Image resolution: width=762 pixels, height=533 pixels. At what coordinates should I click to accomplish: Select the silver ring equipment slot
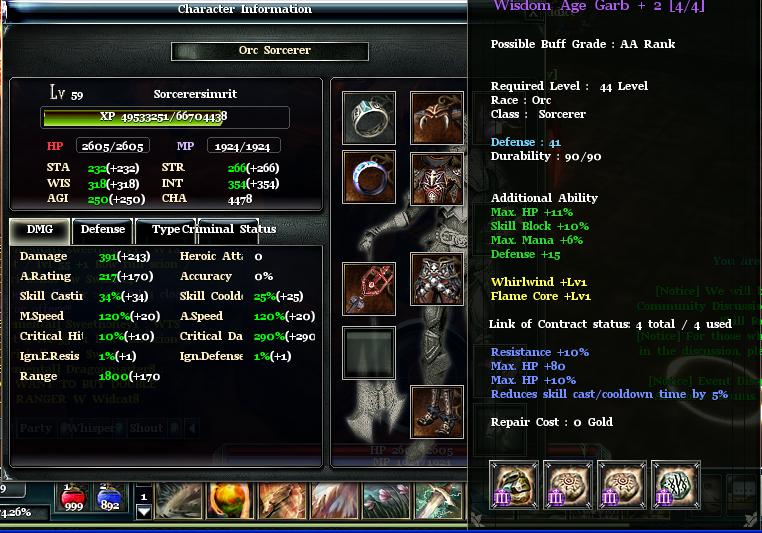coord(369,118)
